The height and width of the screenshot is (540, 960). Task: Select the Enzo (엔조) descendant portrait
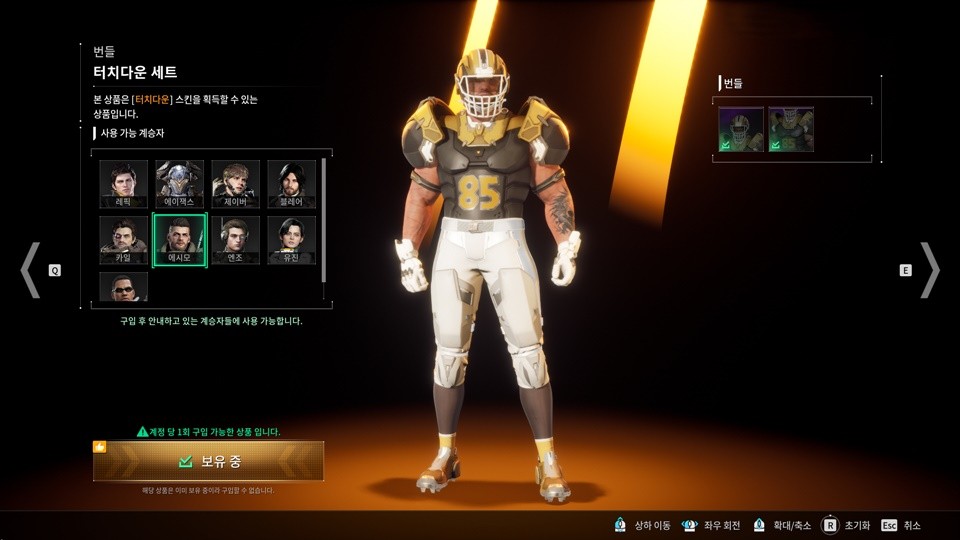coord(235,239)
